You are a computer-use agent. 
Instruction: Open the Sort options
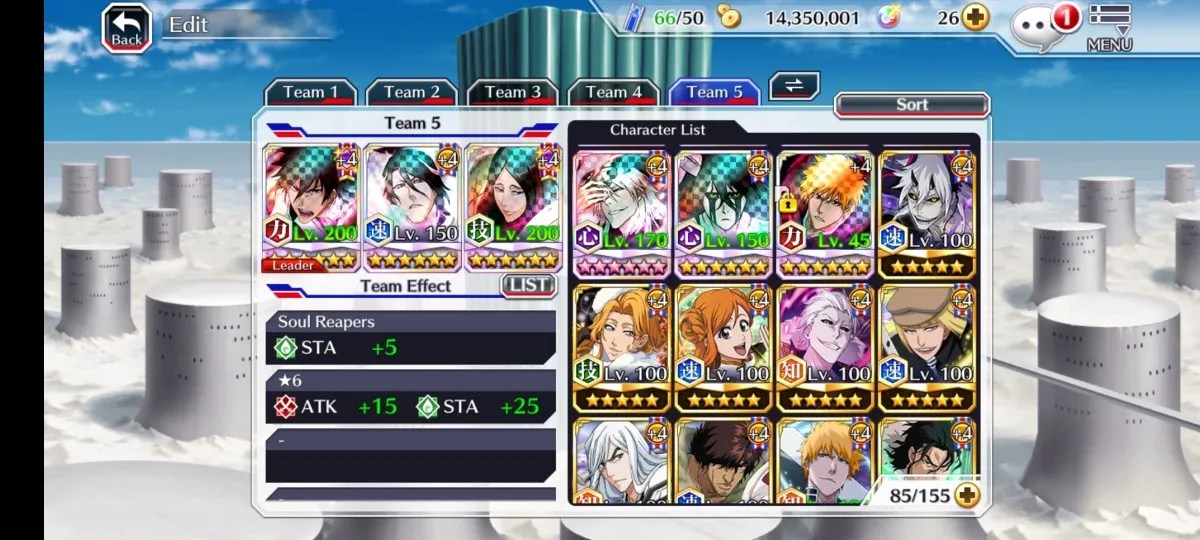coord(911,105)
